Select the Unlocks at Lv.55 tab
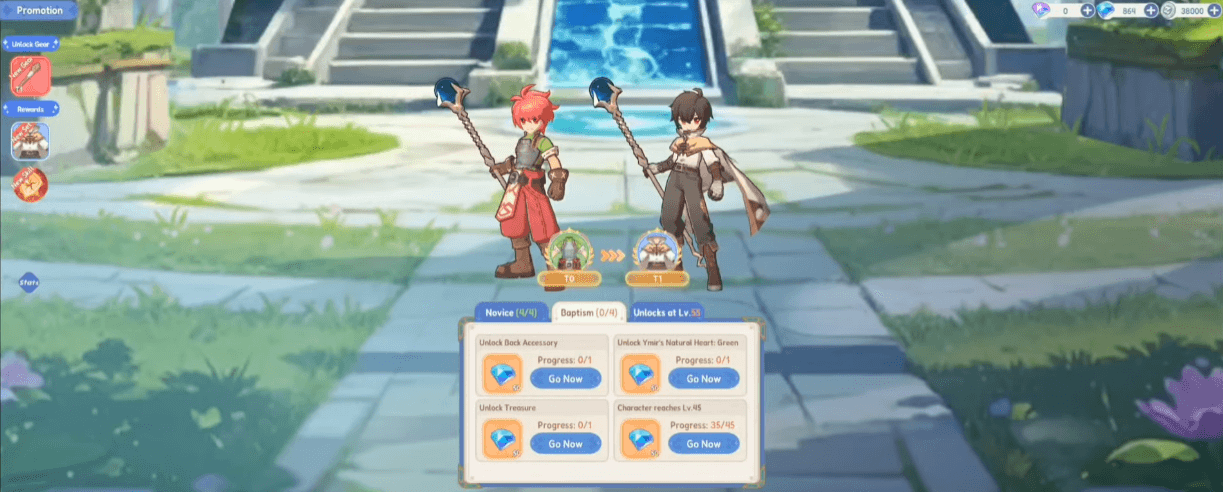 (x=665, y=313)
